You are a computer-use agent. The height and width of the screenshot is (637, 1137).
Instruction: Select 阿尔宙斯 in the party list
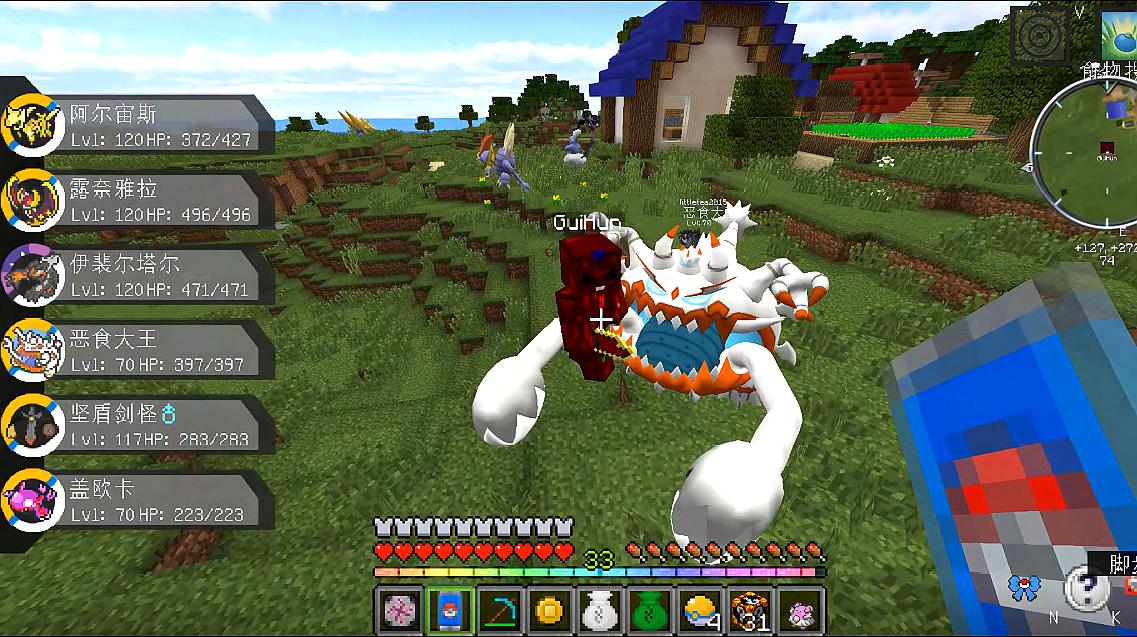tap(140, 125)
